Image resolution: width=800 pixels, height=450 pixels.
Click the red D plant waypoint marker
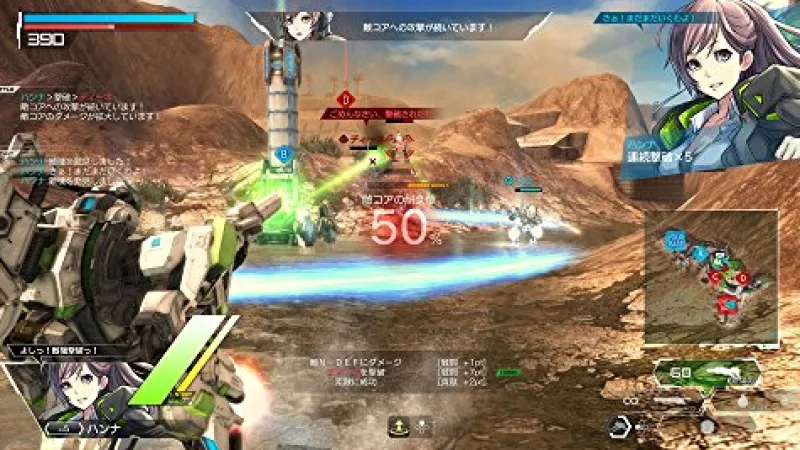(346, 98)
